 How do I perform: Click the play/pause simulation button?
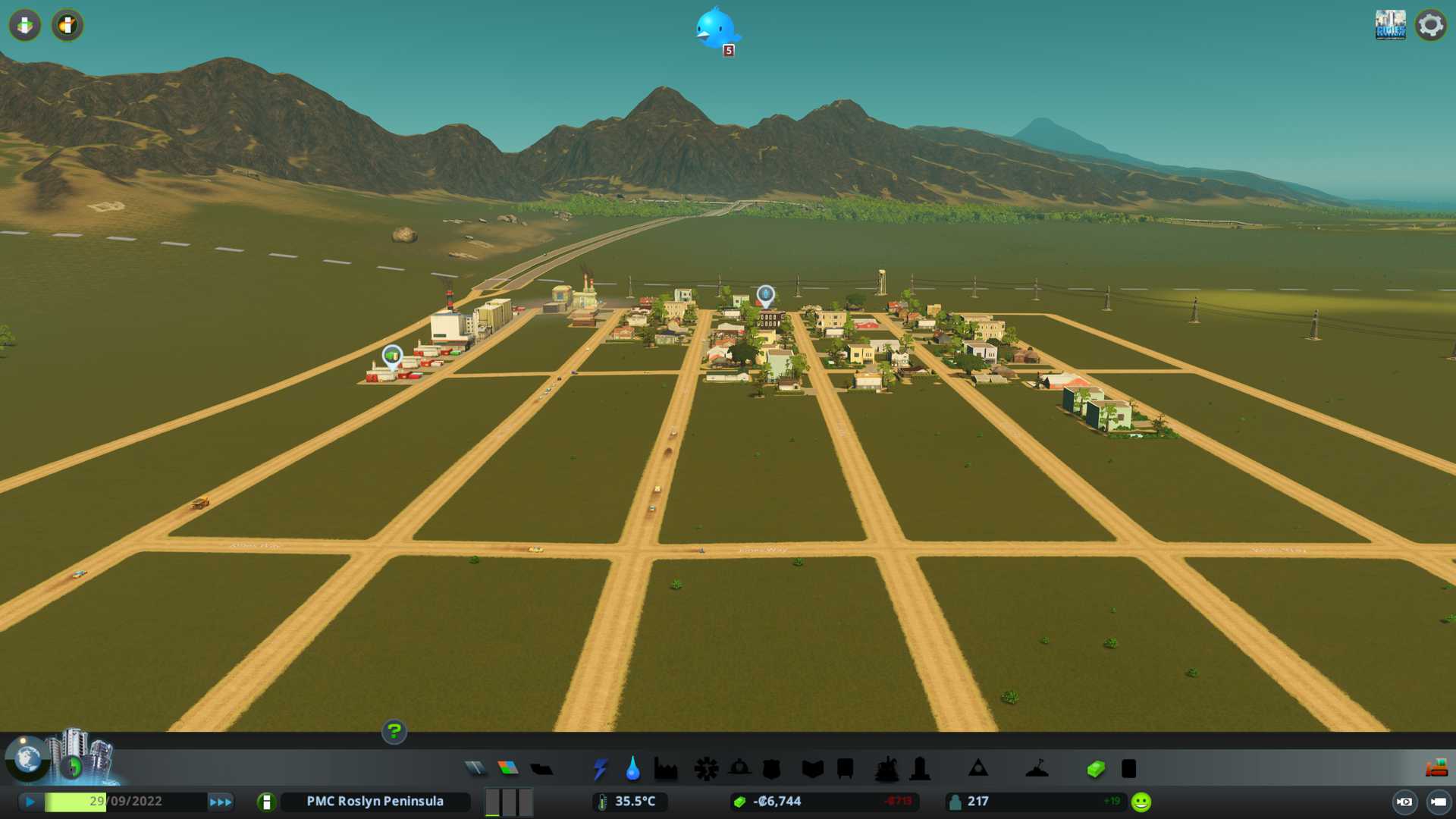pyautogui.click(x=30, y=802)
